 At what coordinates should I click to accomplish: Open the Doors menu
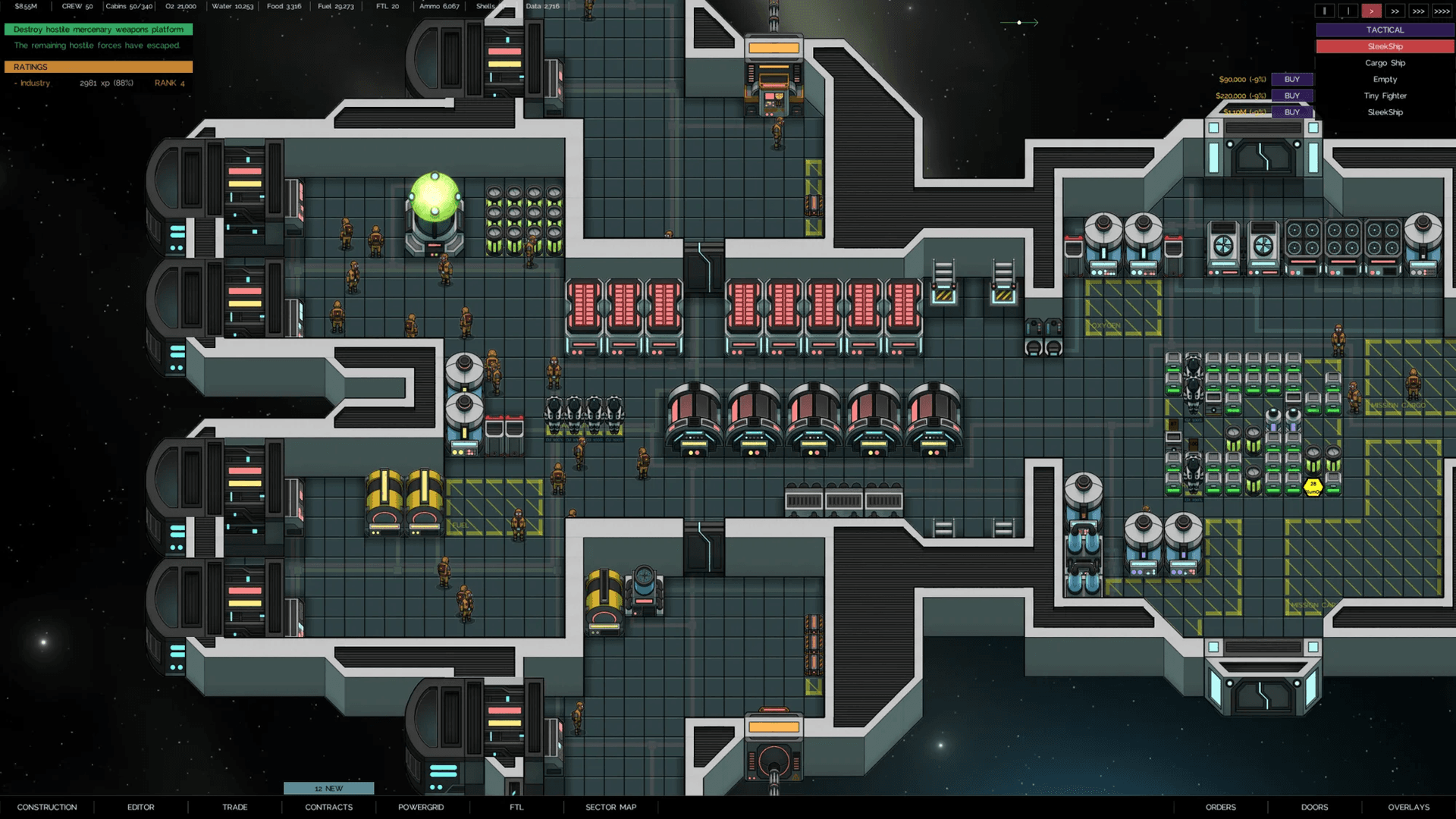point(1314,807)
